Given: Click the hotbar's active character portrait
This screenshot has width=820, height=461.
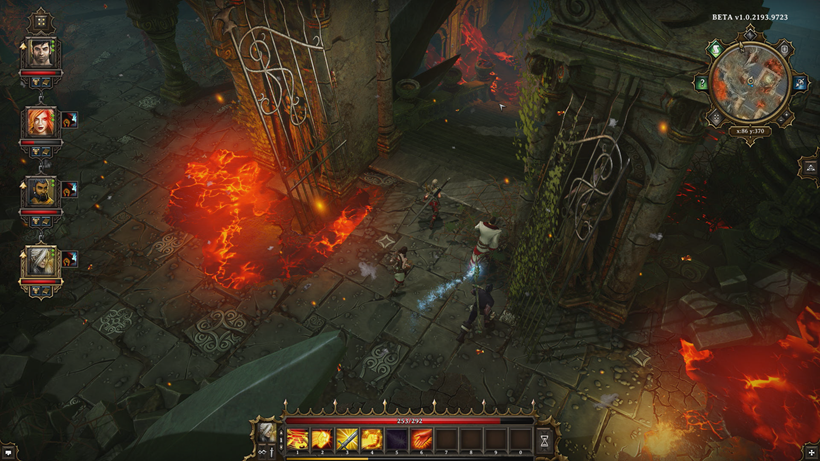Looking at the screenshot, I should [x=267, y=433].
